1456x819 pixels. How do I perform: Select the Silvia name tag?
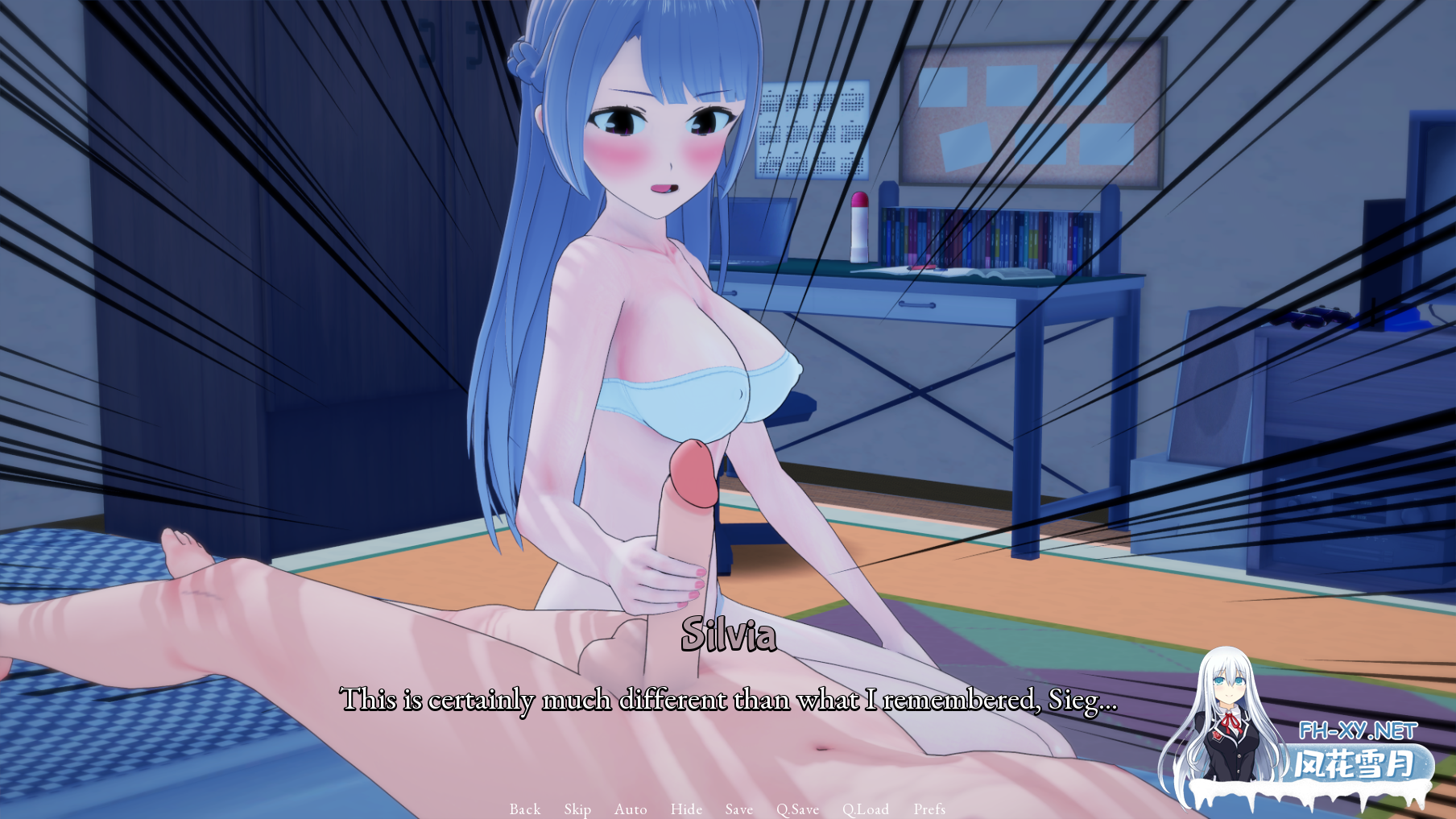(x=729, y=639)
